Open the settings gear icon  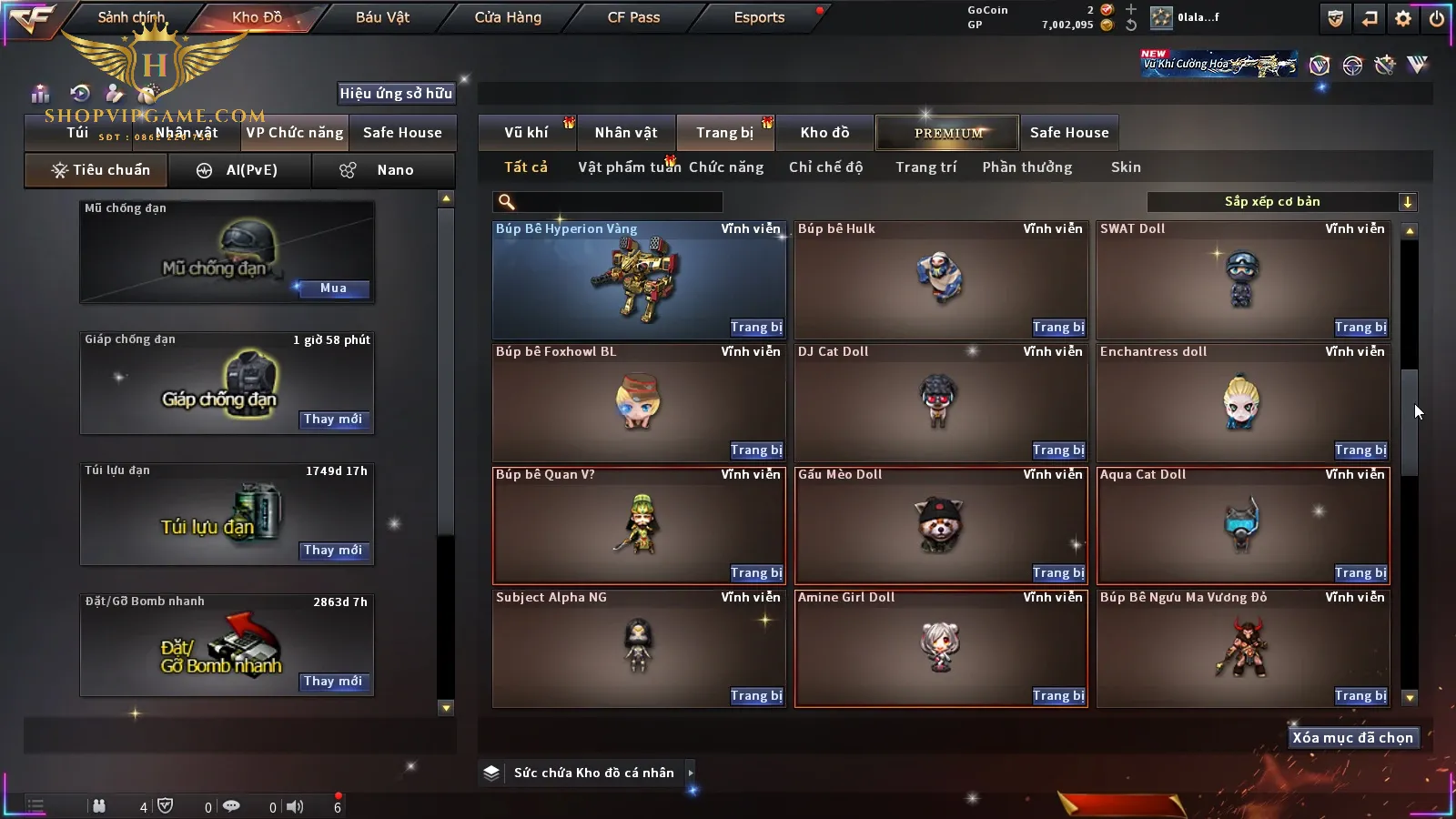coord(1403,18)
